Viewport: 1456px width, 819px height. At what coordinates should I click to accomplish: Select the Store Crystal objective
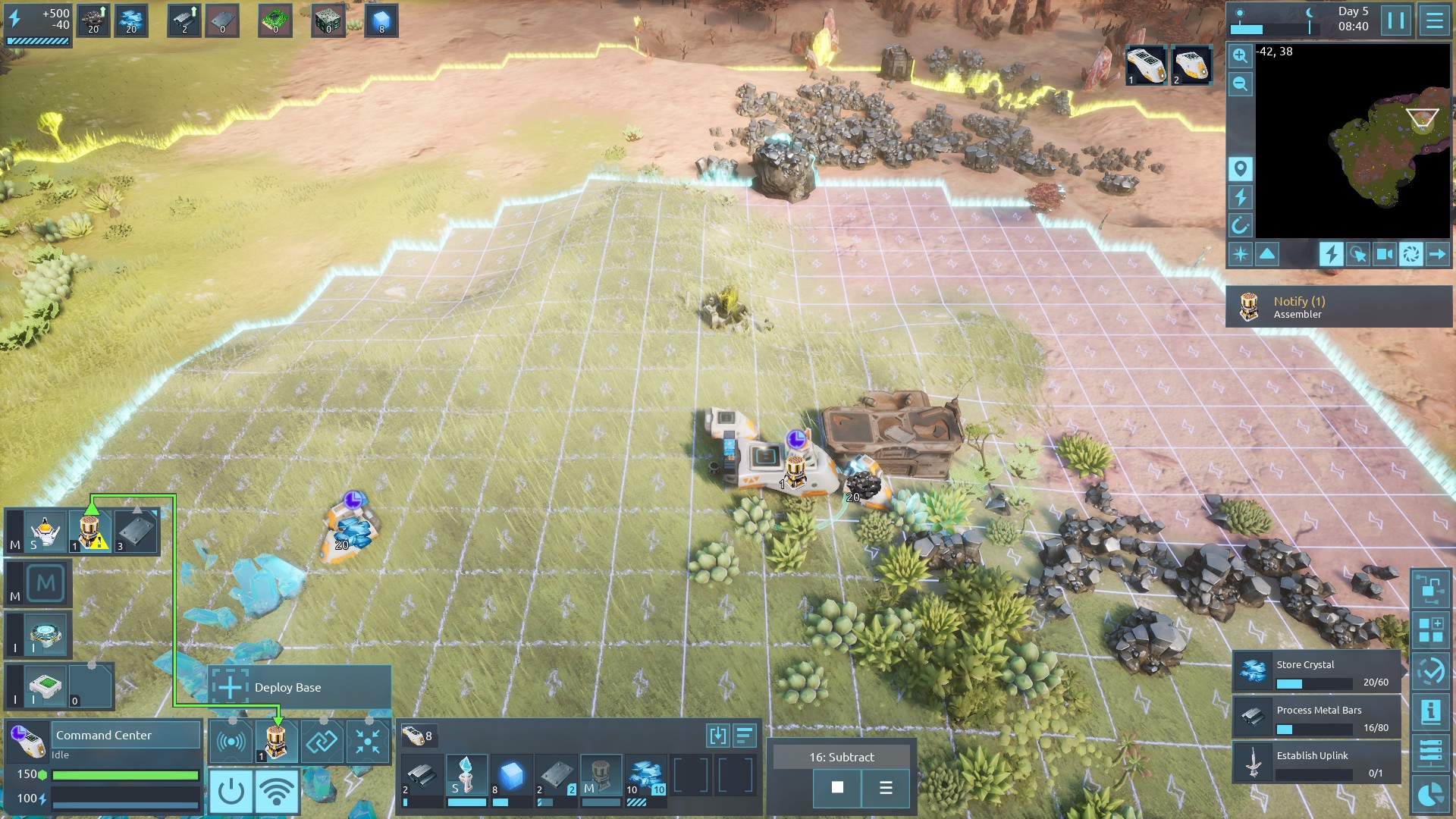(x=1316, y=672)
